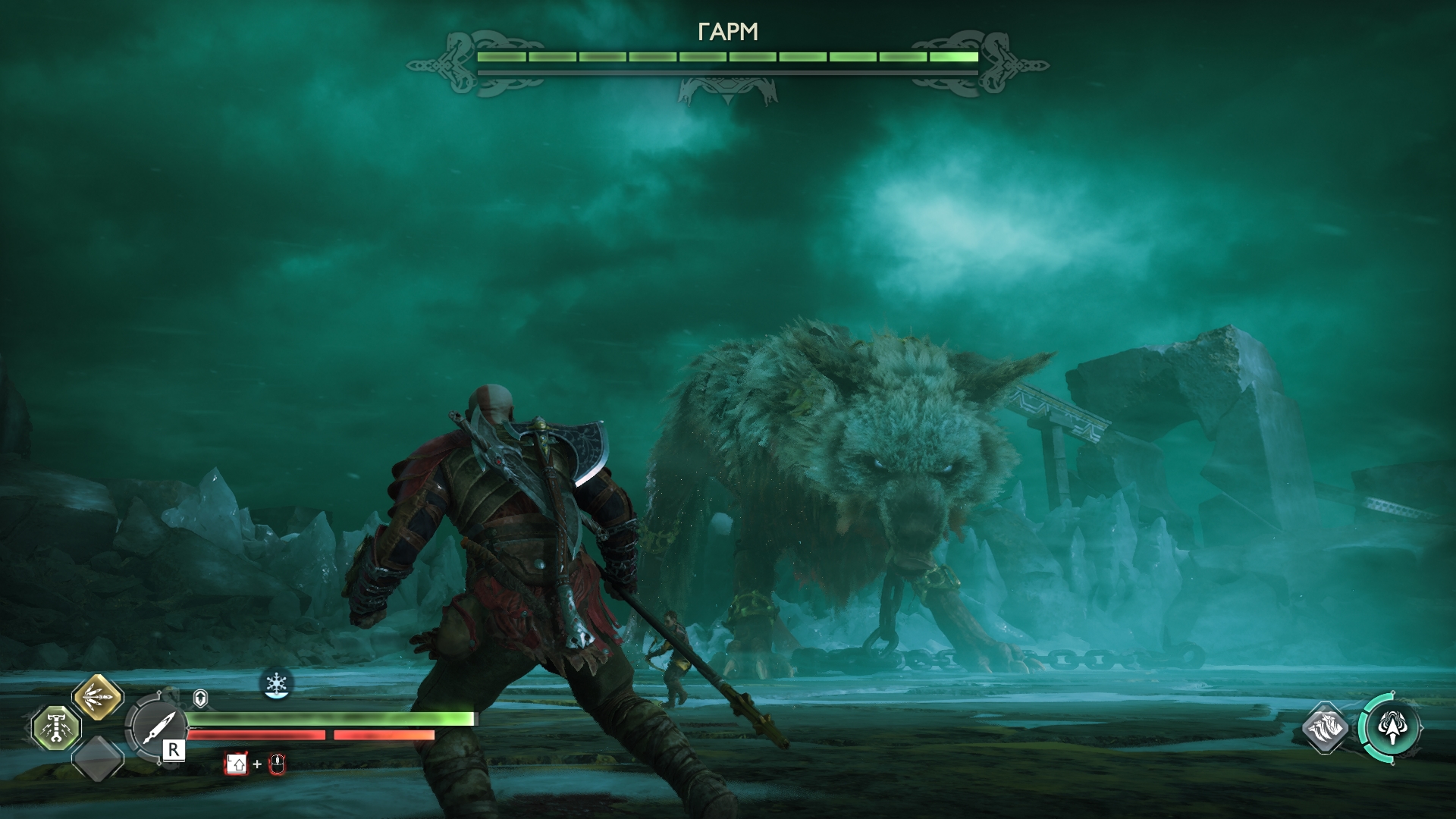Image resolution: width=1456 pixels, height=819 pixels.
Task: Select the spear weapon icon in the wheel
Action: click(155, 729)
